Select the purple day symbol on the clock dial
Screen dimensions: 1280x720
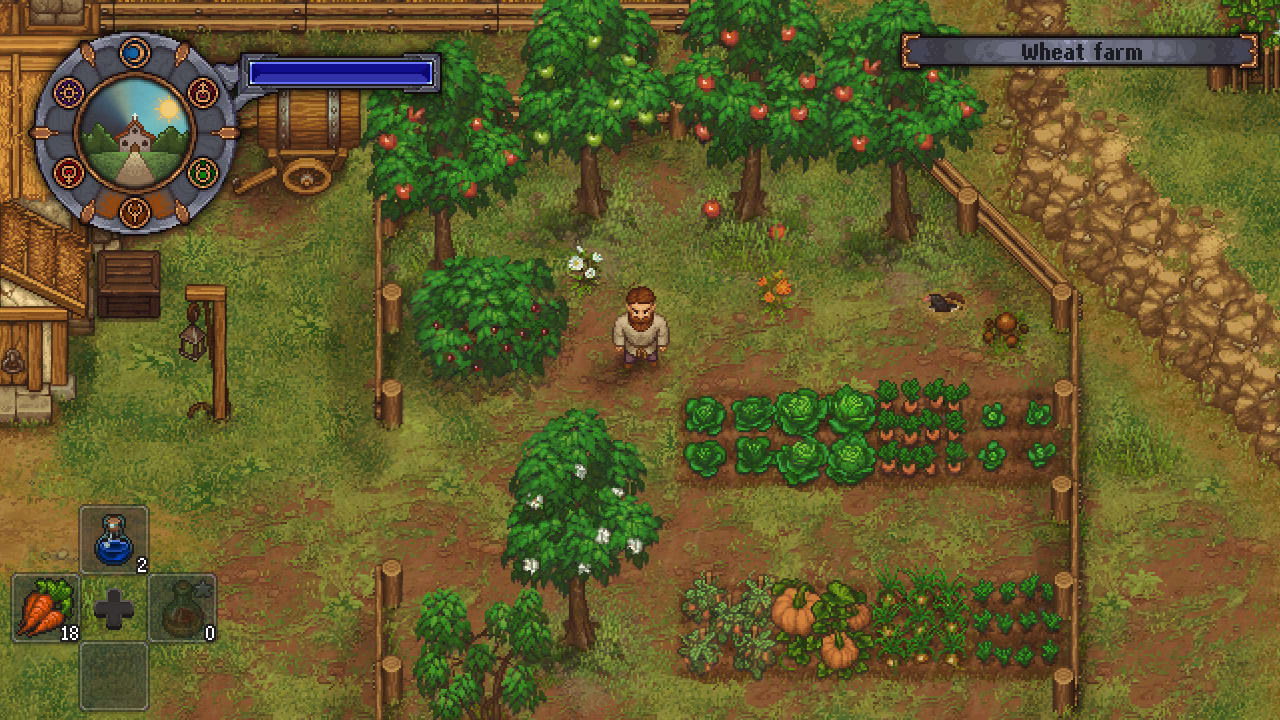tap(67, 90)
